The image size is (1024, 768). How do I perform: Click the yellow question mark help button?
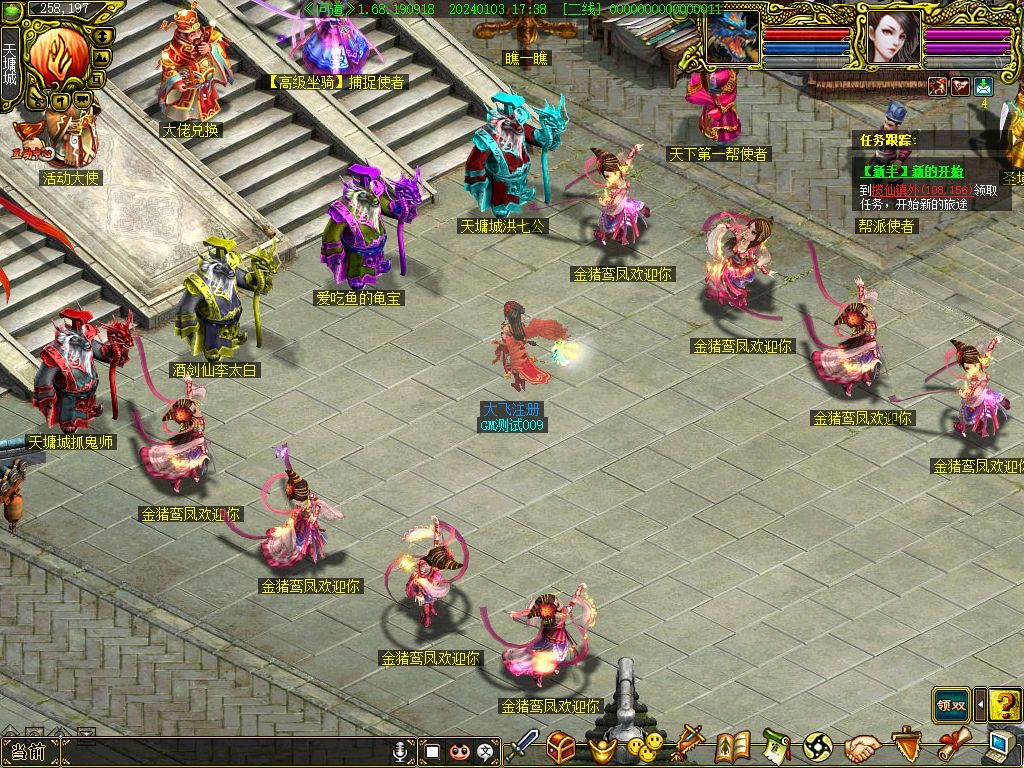(1005, 705)
